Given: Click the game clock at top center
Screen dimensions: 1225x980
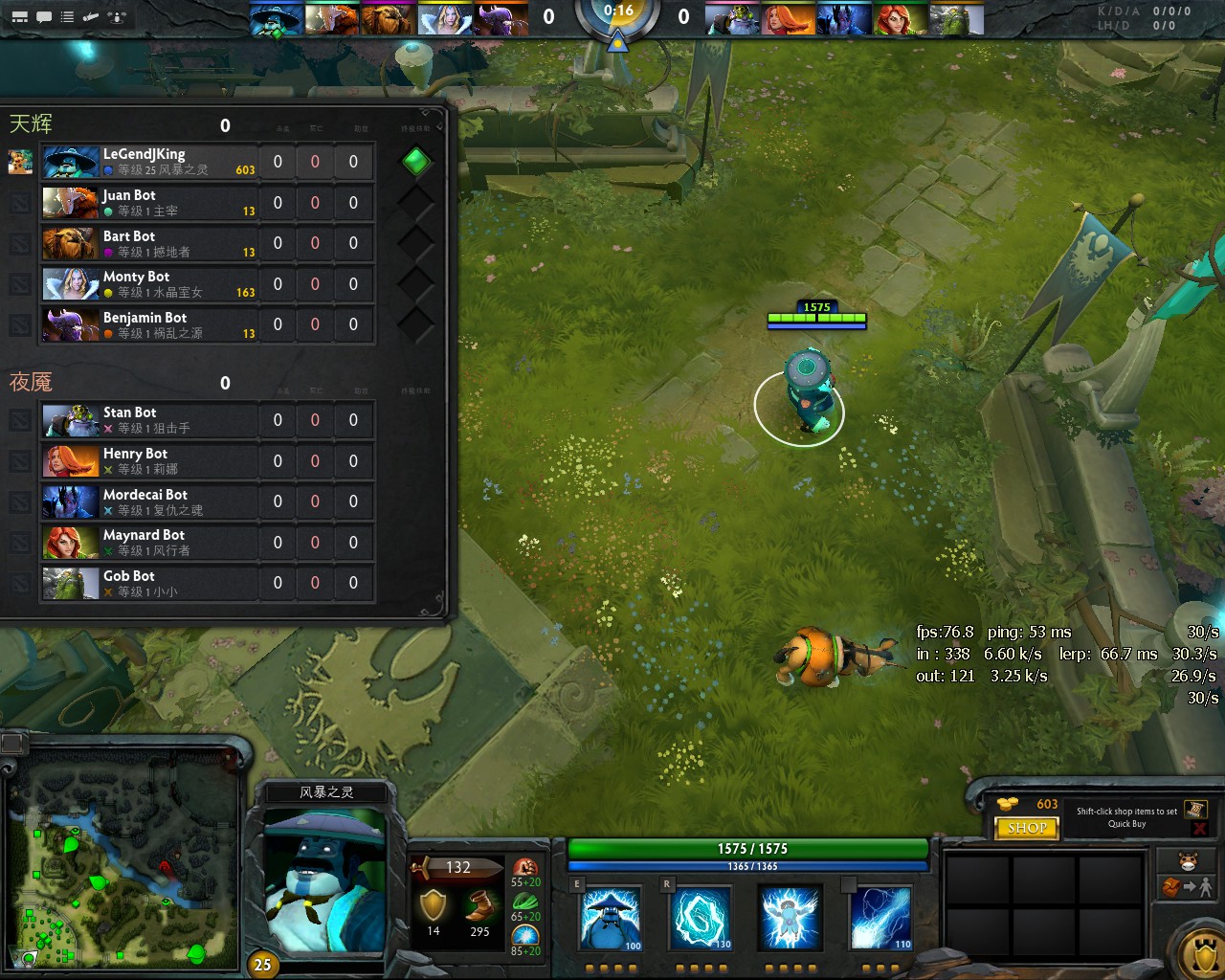Looking at the screenshot, I should (x=617, y=12).
